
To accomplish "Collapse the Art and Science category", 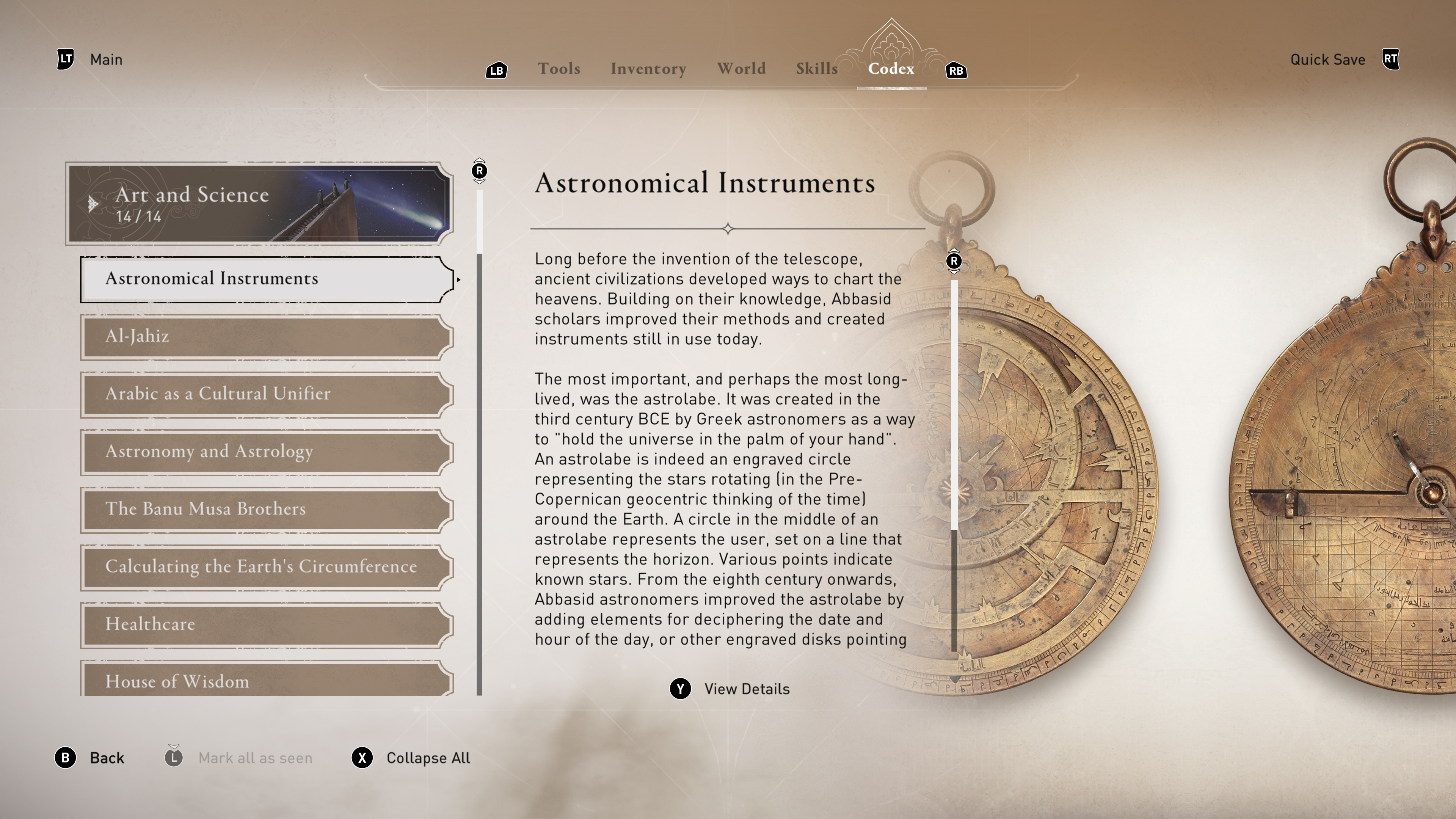I will (259, 204).
